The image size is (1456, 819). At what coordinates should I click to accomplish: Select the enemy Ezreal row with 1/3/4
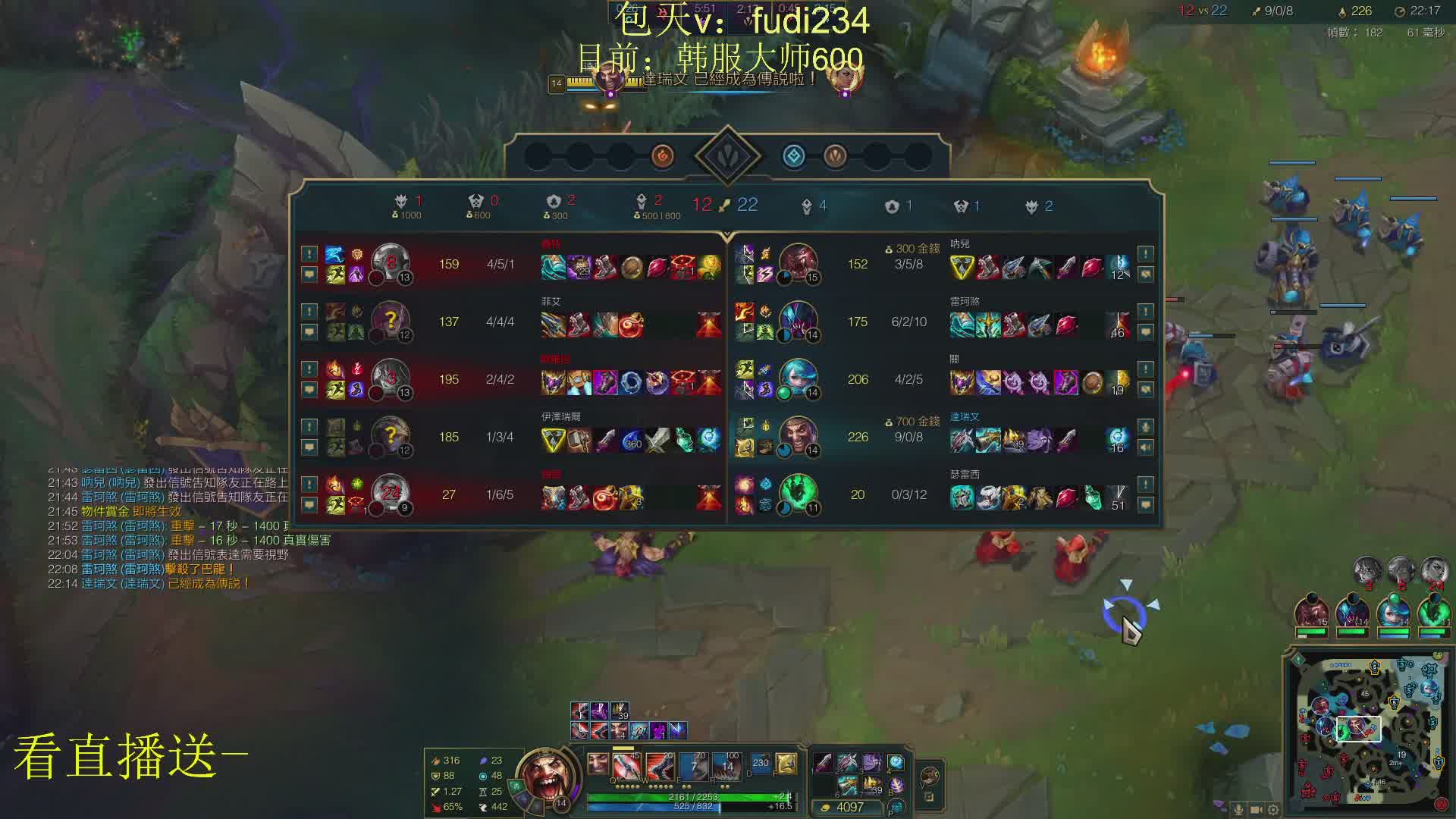[500, 437]
